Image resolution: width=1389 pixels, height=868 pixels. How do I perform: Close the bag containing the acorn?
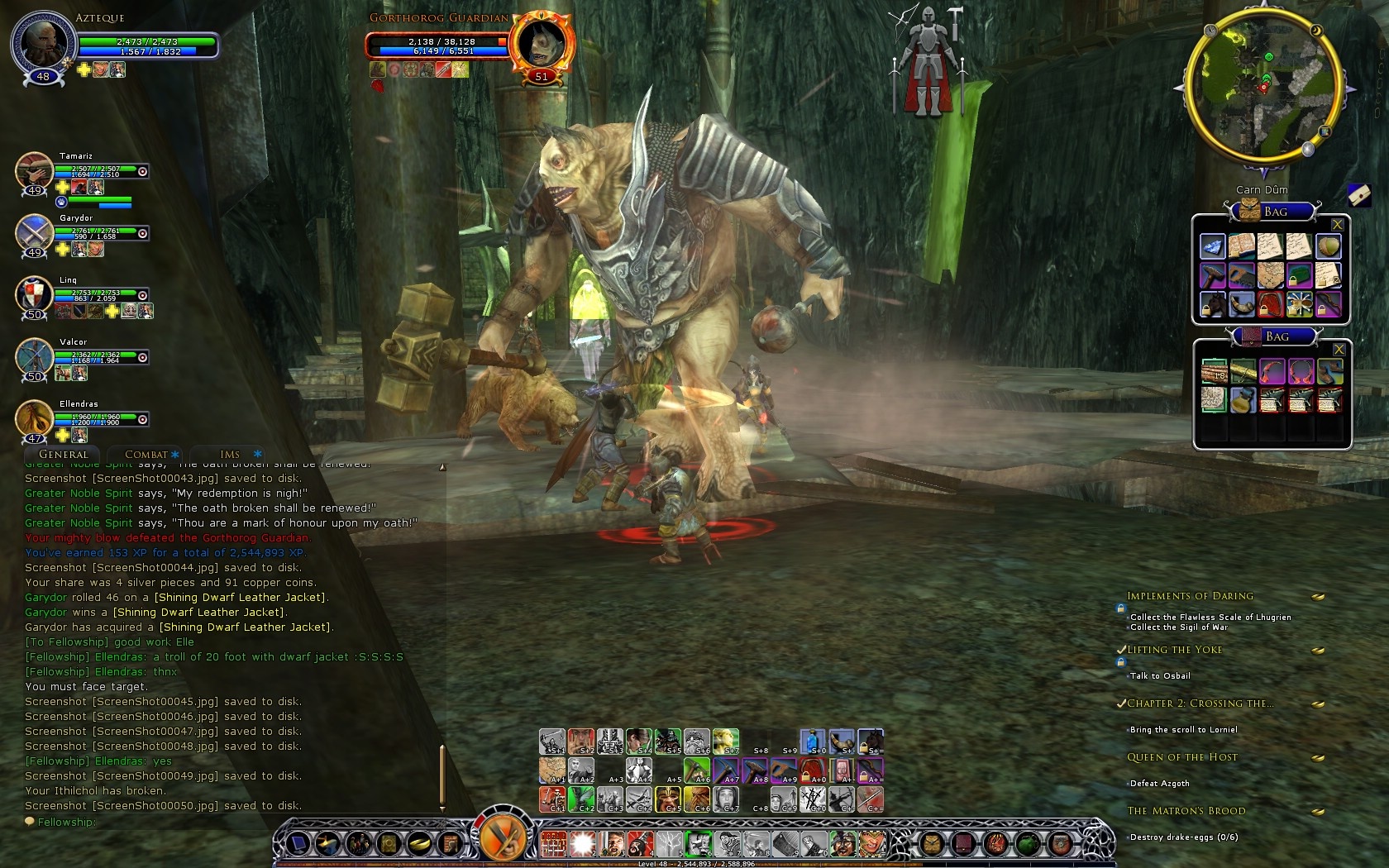(x=1337, y=225)
